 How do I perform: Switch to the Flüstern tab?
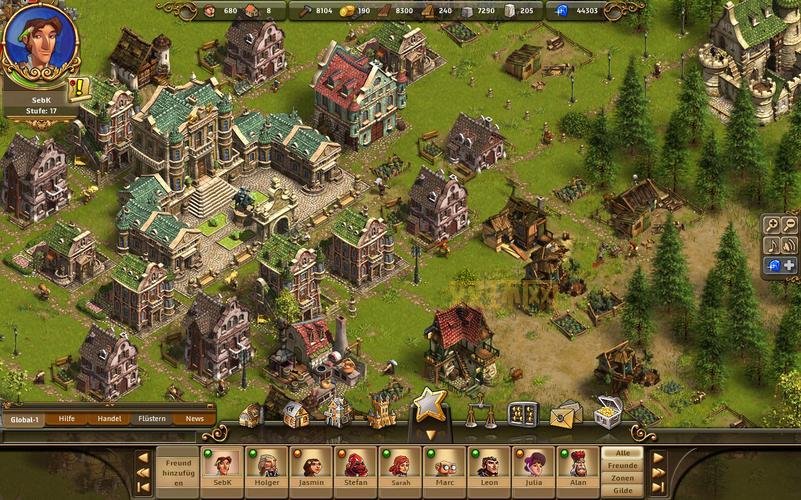[152, 419]
